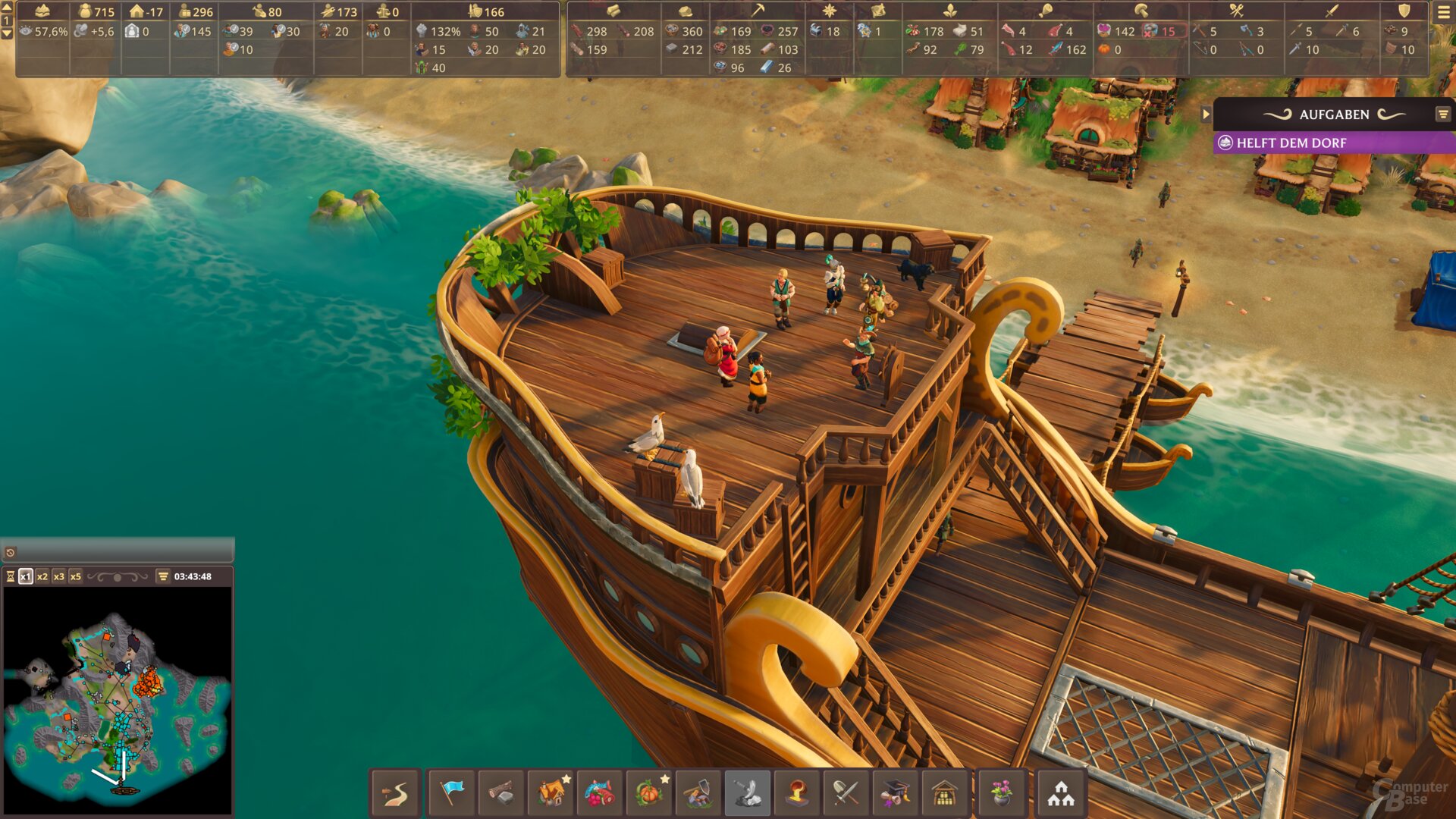Set game speed to x2
The image size is (1456, 819).
(42, 576)
